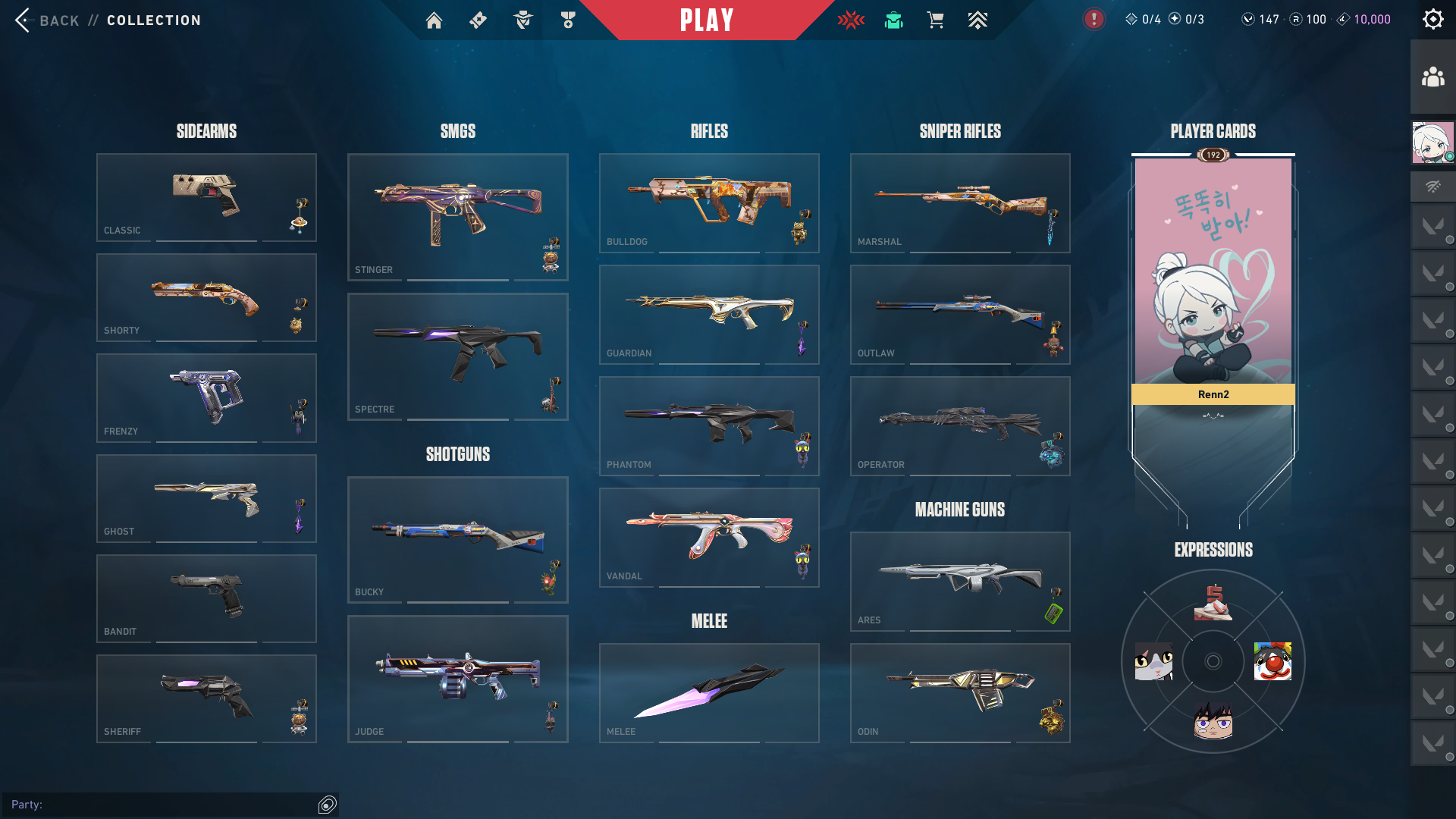
Task: Go back from the Collection screen
Action: point(47,20)
